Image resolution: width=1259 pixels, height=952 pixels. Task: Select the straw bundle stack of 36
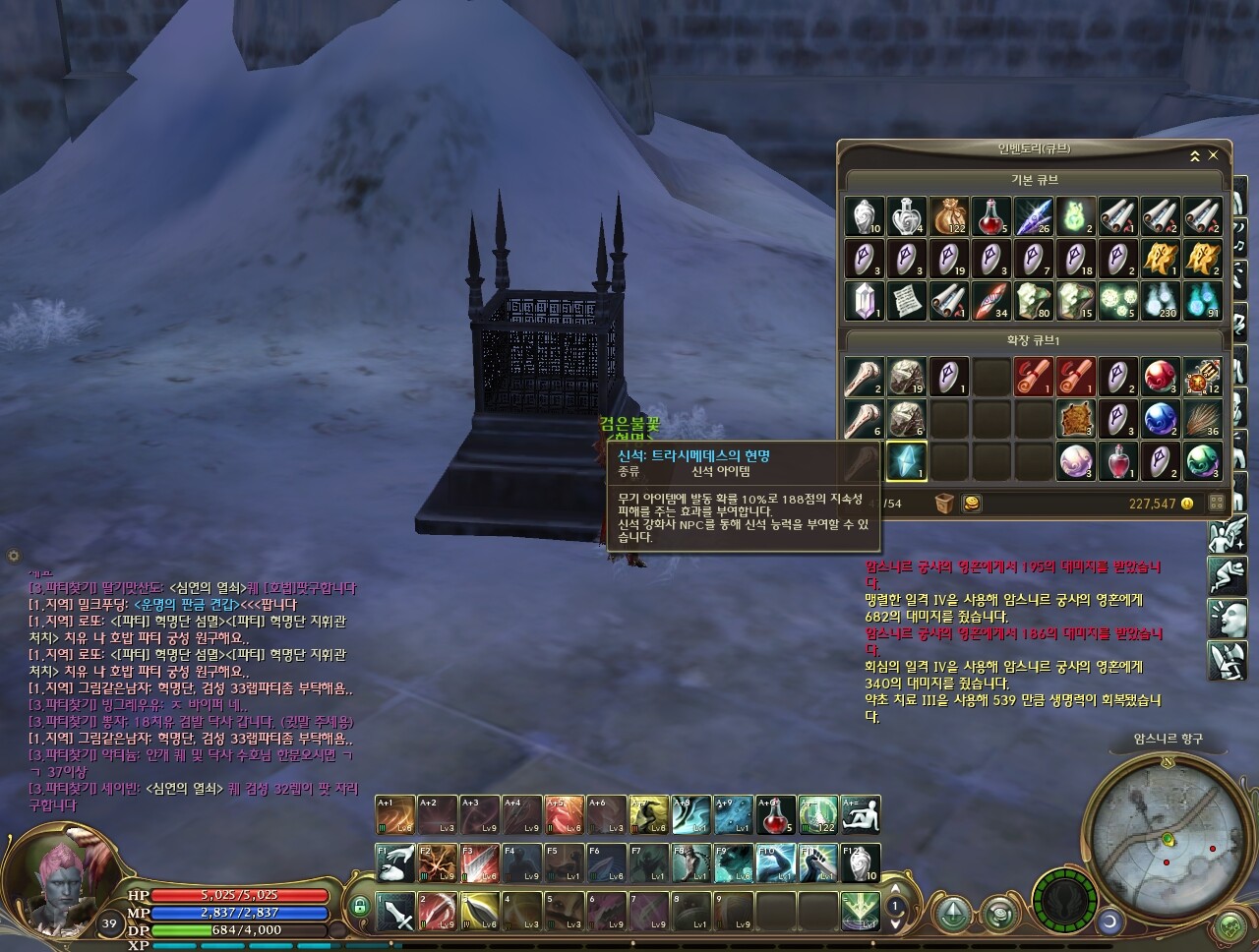tap(1203, 418)
